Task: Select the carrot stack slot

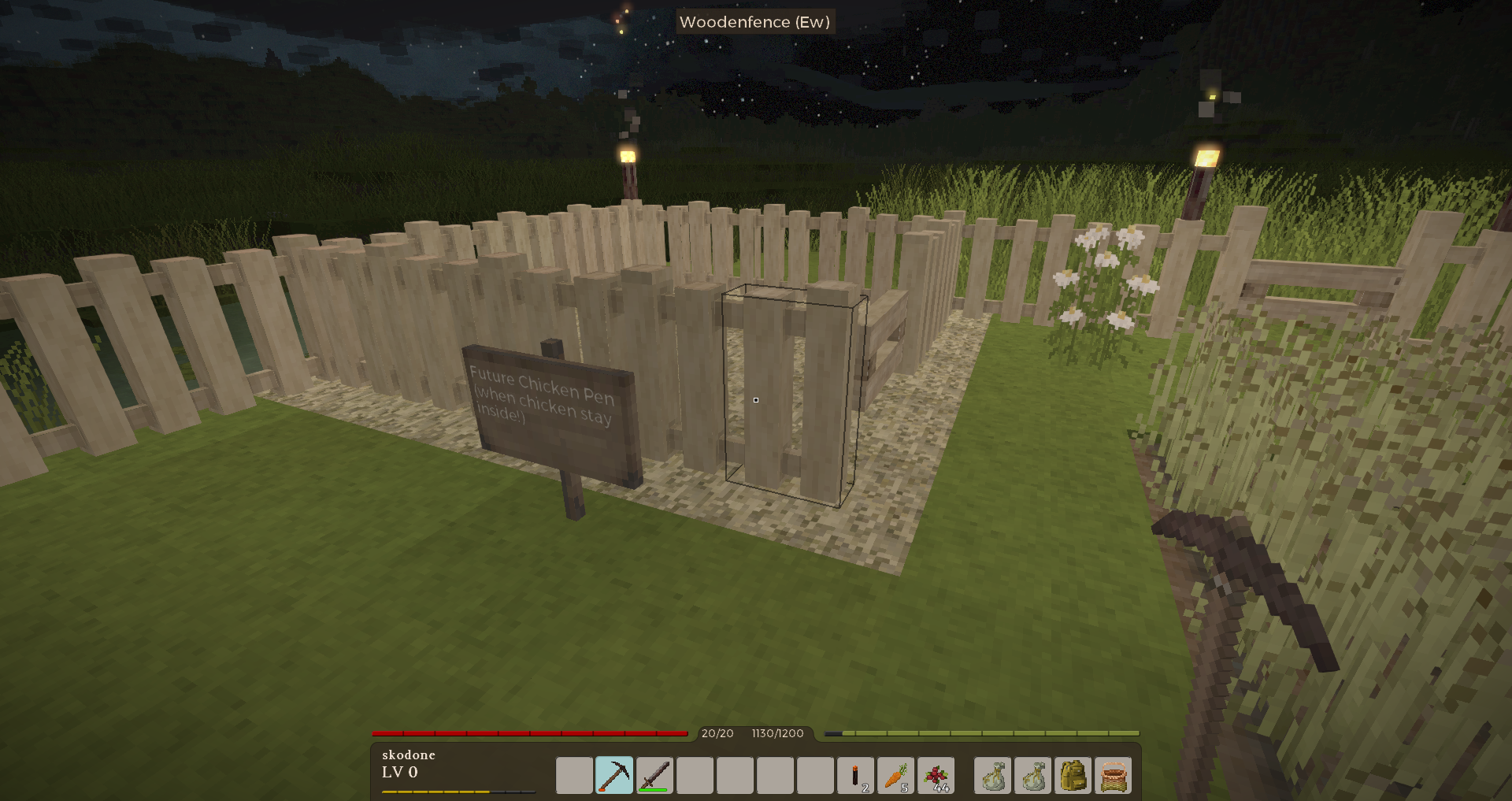Action: click(895, 776)
